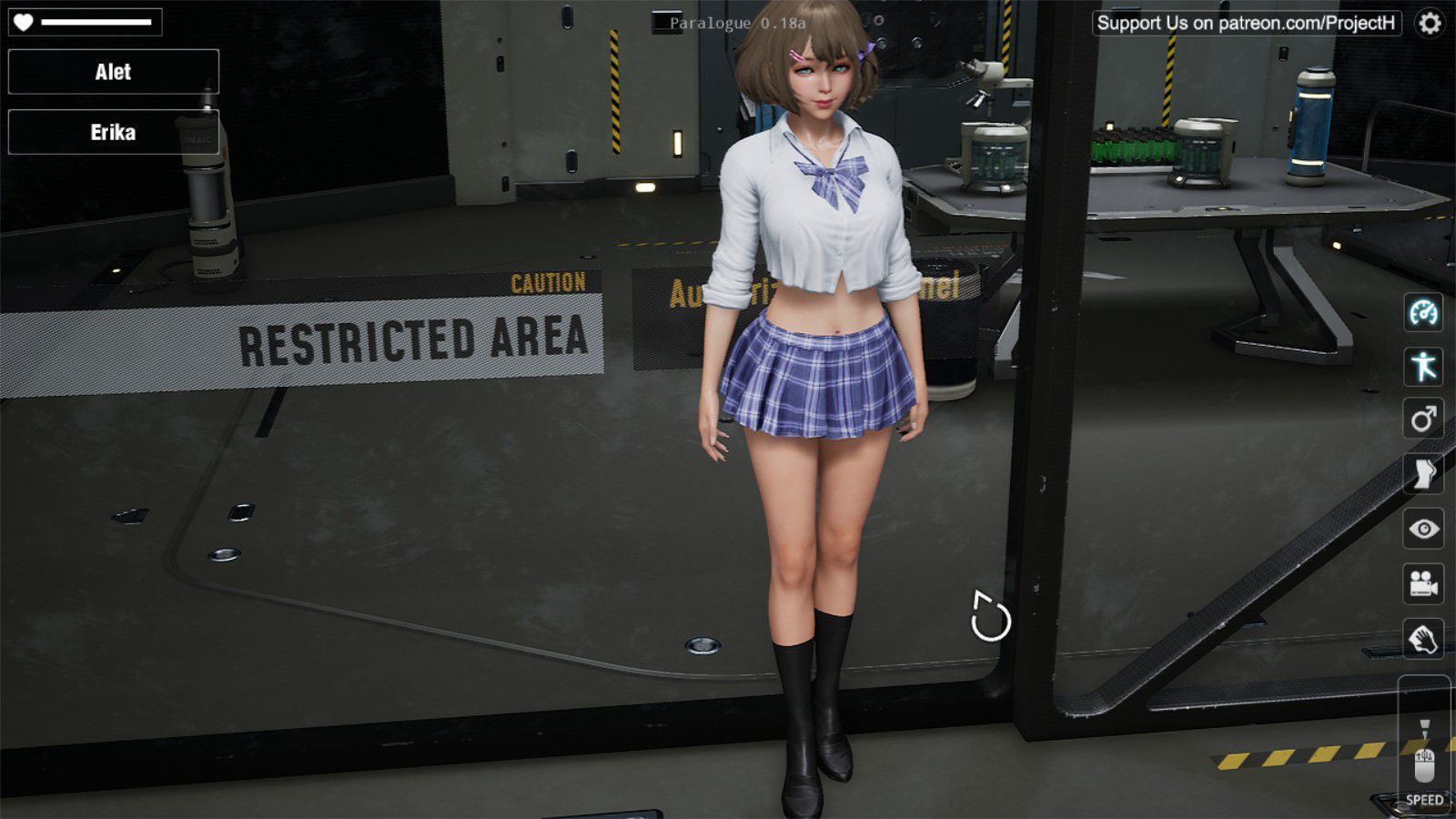Select the Erika character entry

[112, 133]
